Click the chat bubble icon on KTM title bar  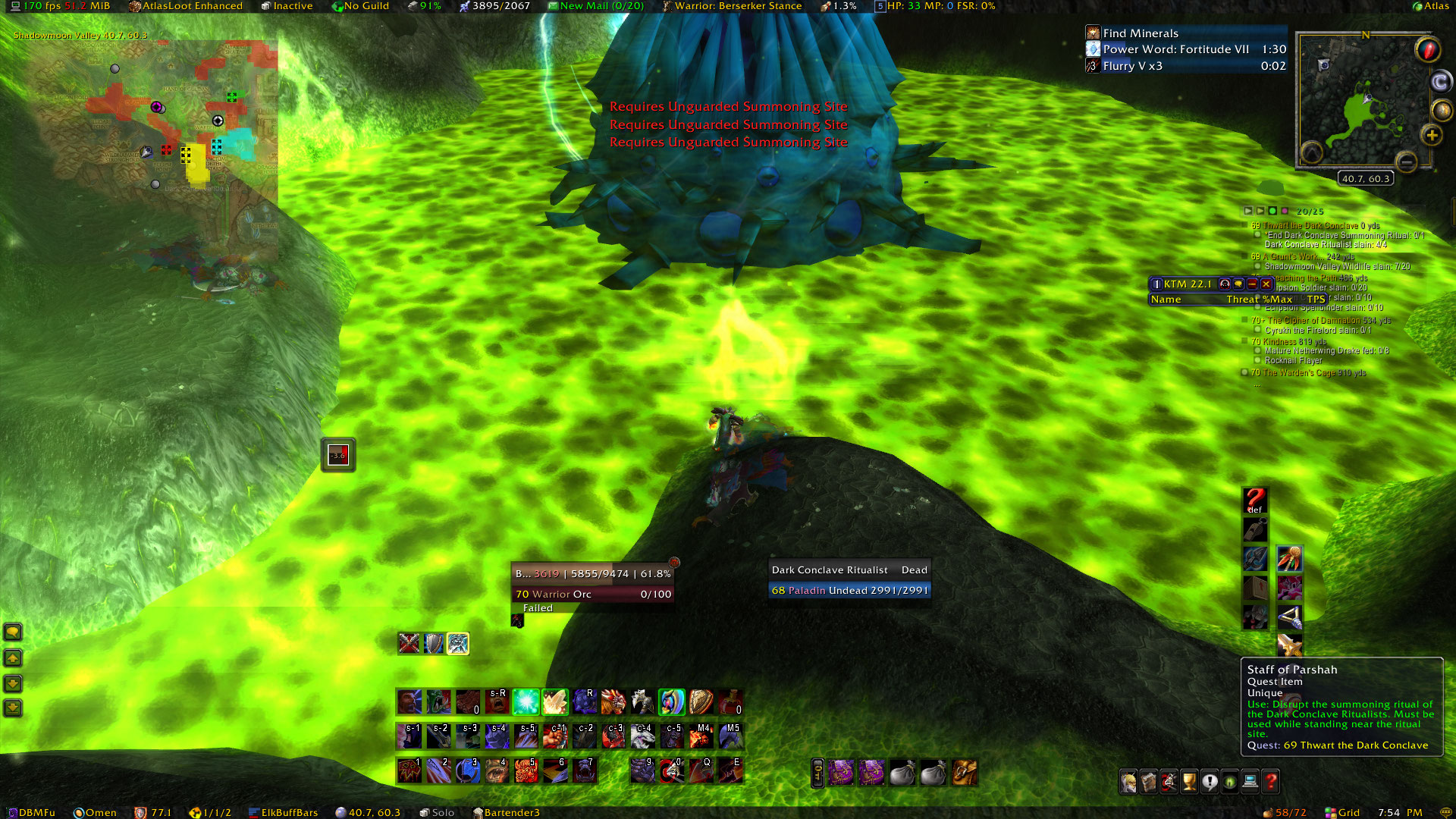1238,284
